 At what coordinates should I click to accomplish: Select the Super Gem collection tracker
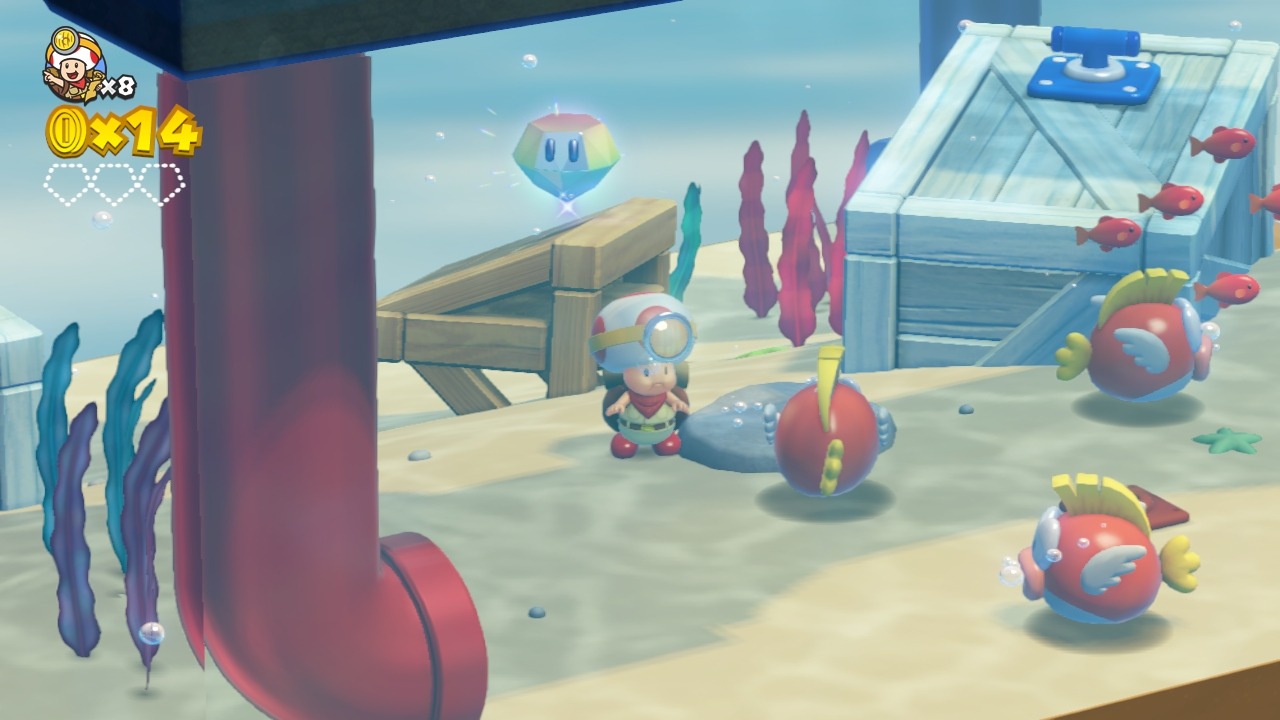pyautogui.click(x=113, y=184)
